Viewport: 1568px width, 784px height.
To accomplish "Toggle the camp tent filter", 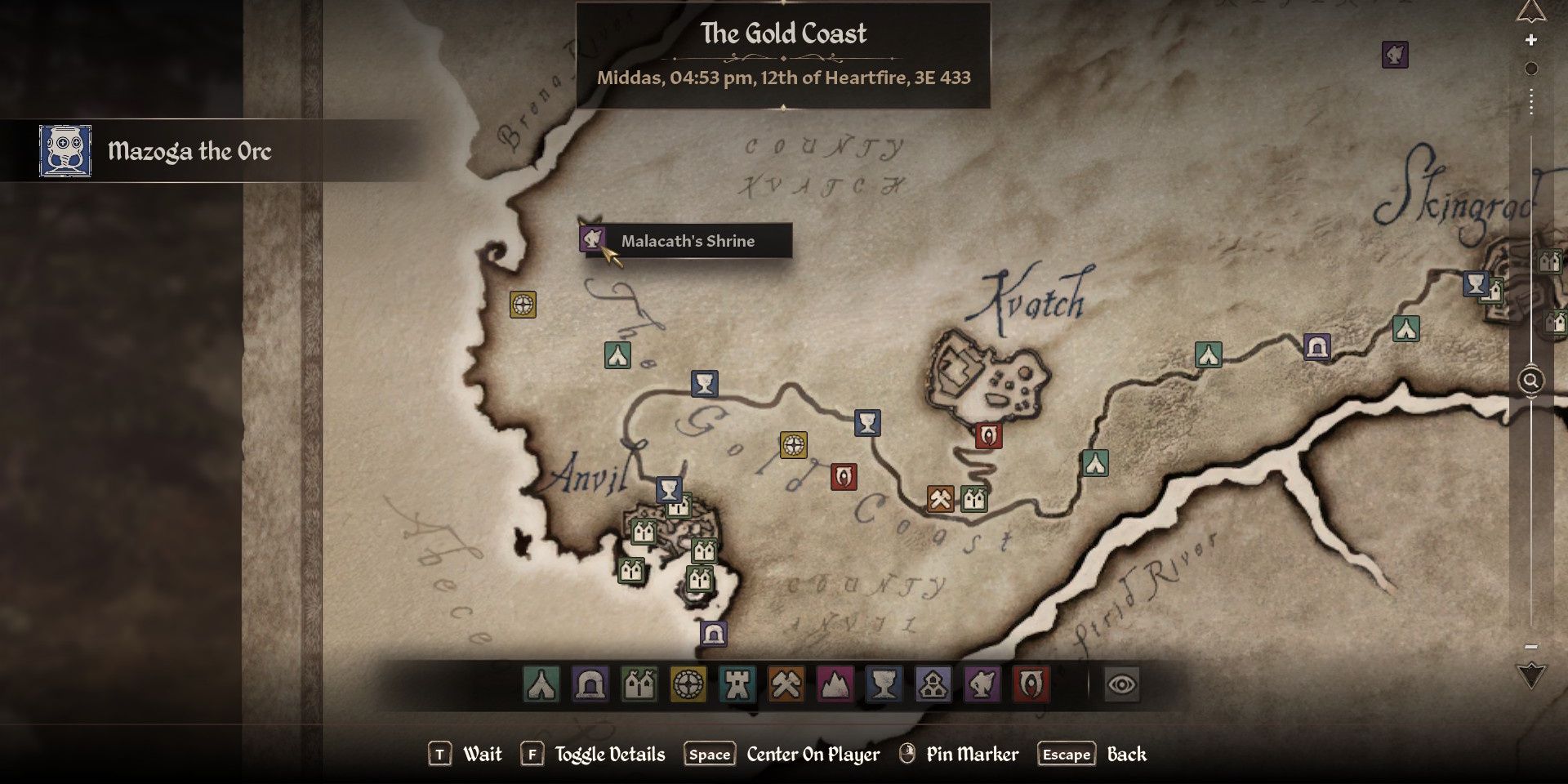I will (541, 684).
